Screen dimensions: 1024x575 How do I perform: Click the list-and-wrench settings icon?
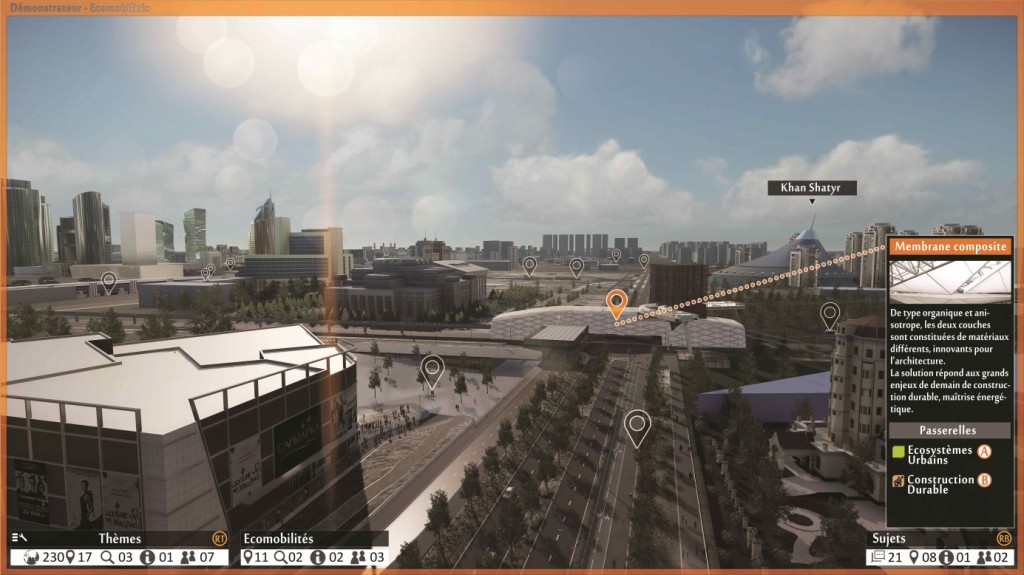pos(20,538)
